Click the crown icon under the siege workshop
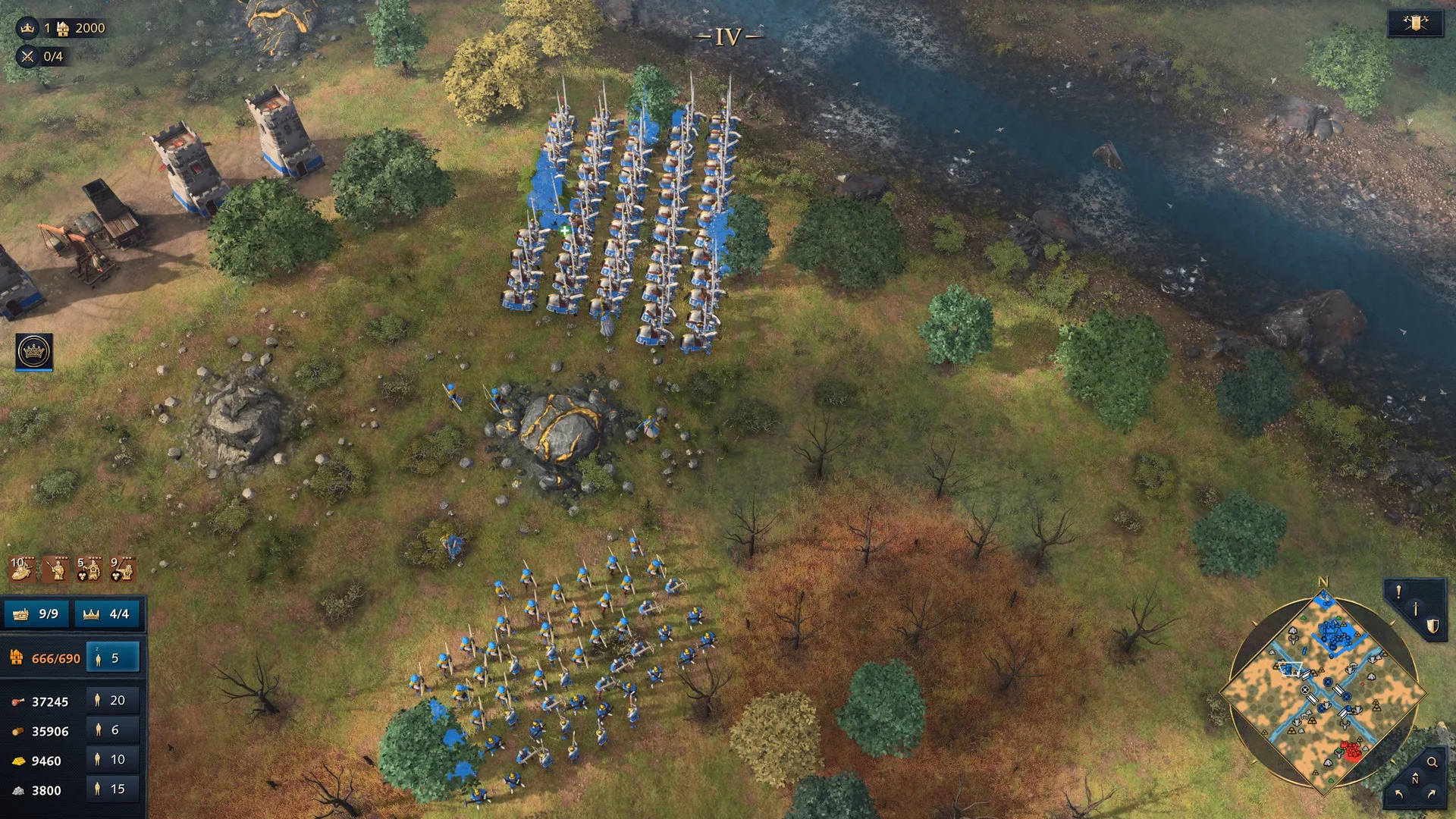This screenshot has height=819, width=1456. pos(34,352)
